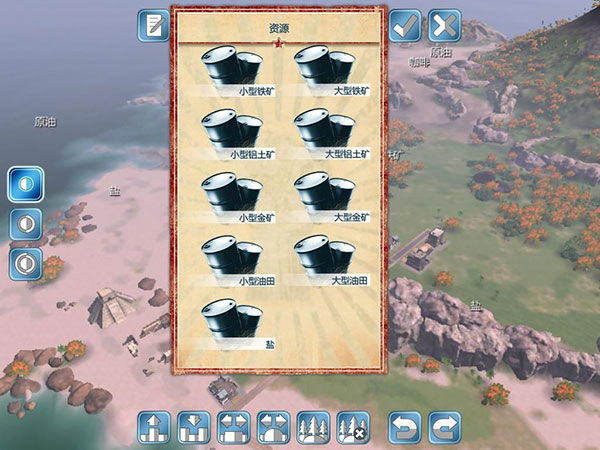Choose the 小型金矿 resource
The height and width of the screenshot is (450, 600).
point(232,197)
